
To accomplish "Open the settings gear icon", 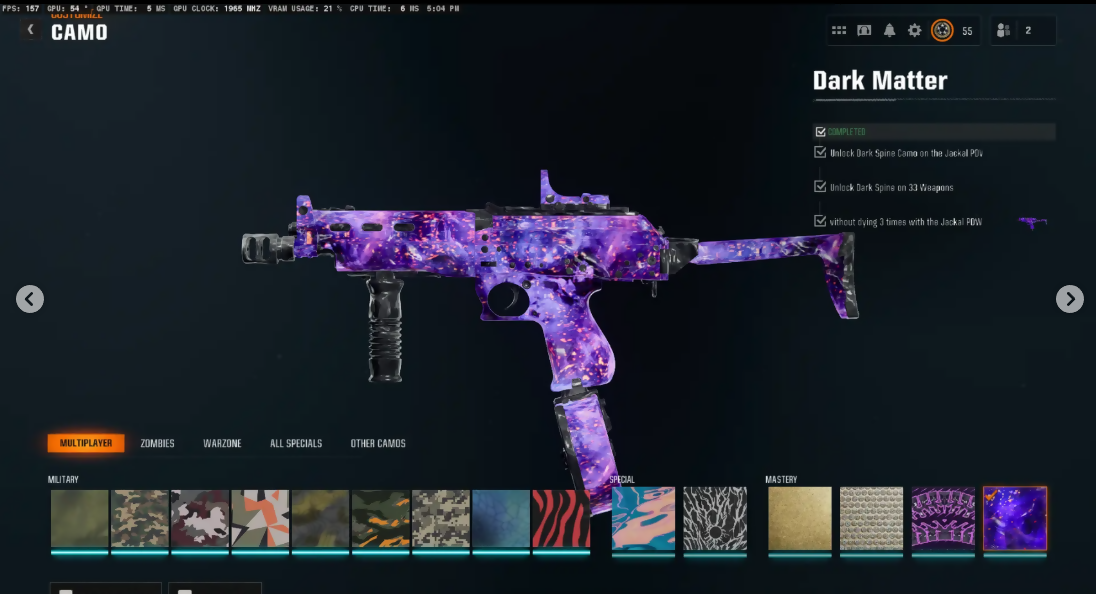I will point(914,31).
